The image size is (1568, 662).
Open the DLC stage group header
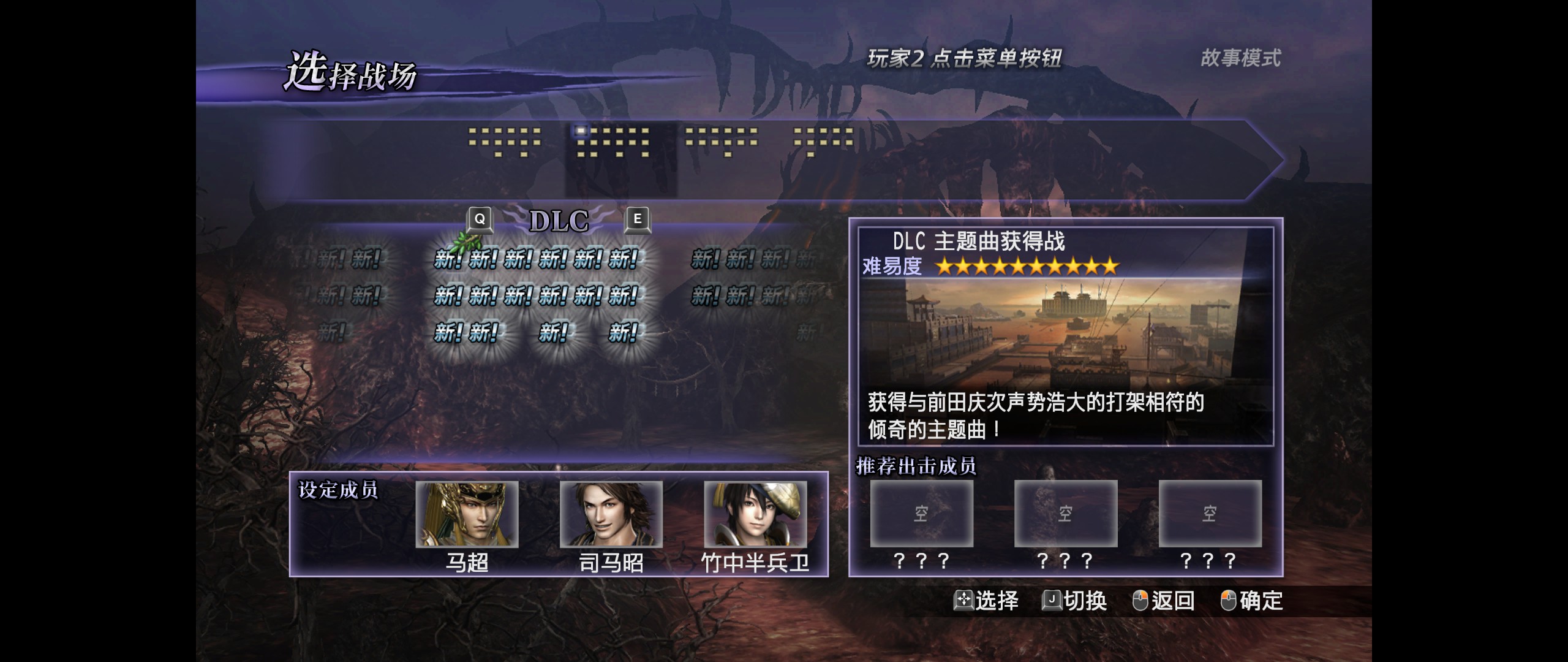pos(557,219)
